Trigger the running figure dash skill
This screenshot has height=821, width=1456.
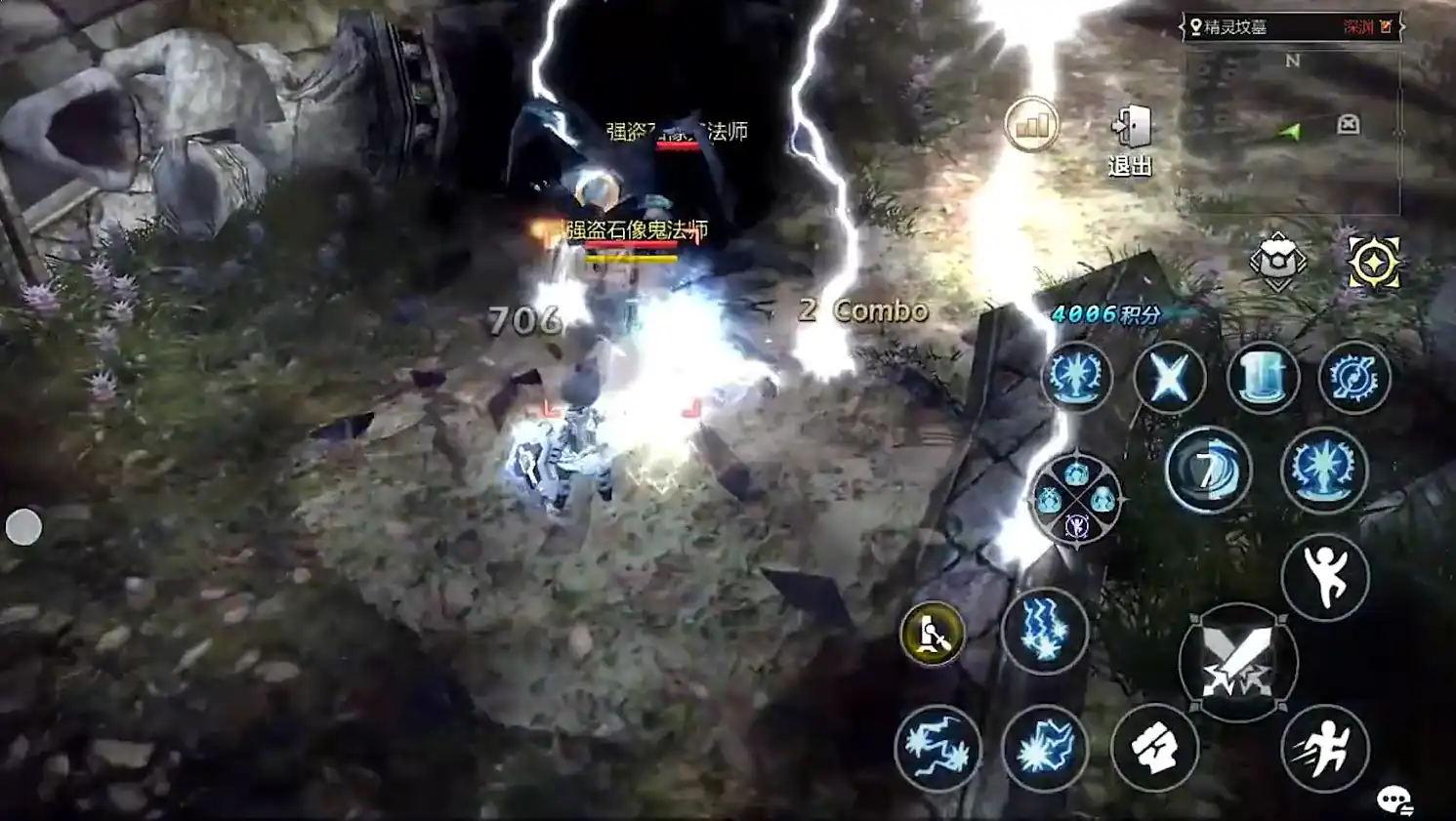pyautogui.click(x=1324, y=748)
